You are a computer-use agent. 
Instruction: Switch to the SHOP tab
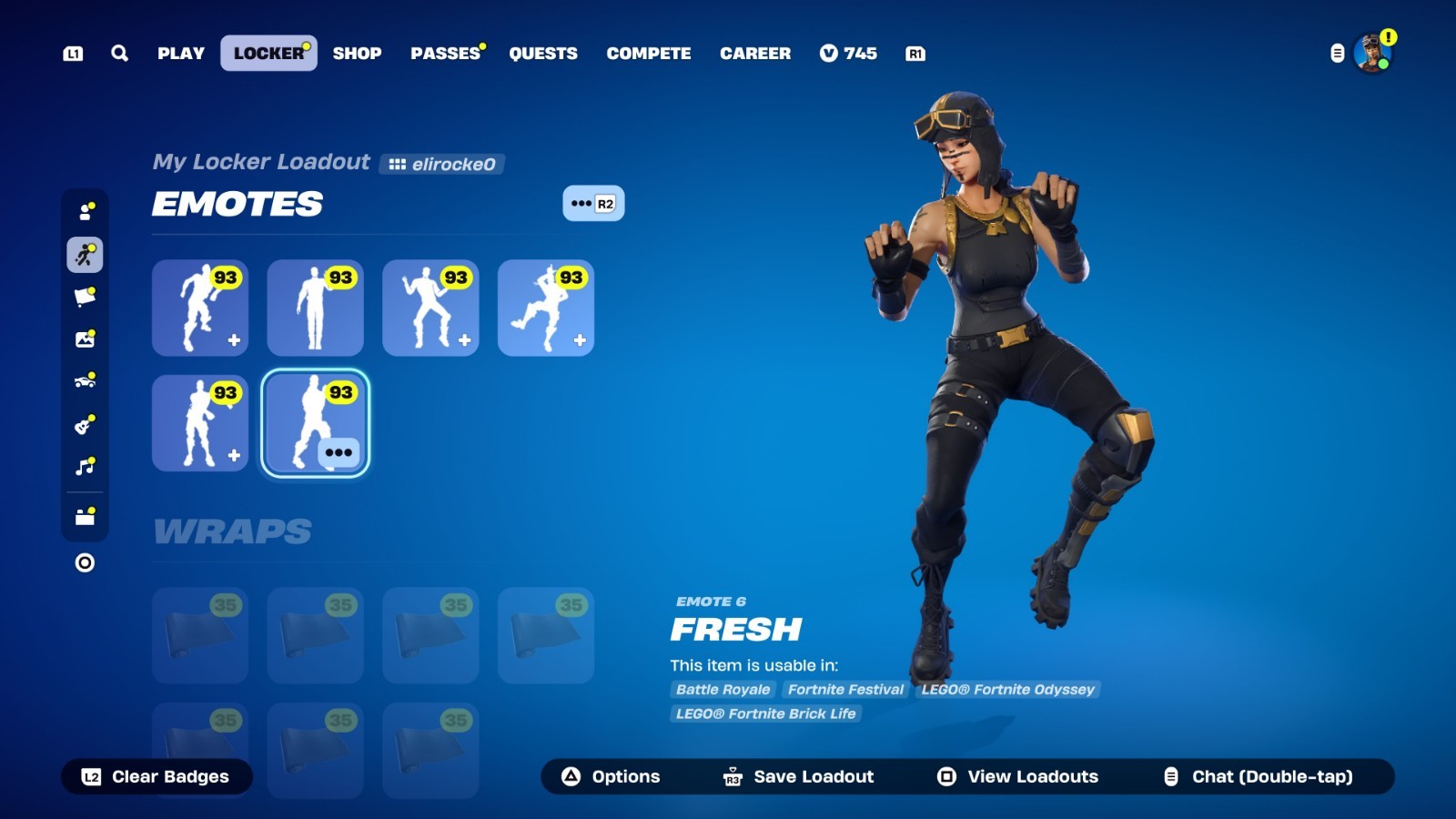[357, 54]
